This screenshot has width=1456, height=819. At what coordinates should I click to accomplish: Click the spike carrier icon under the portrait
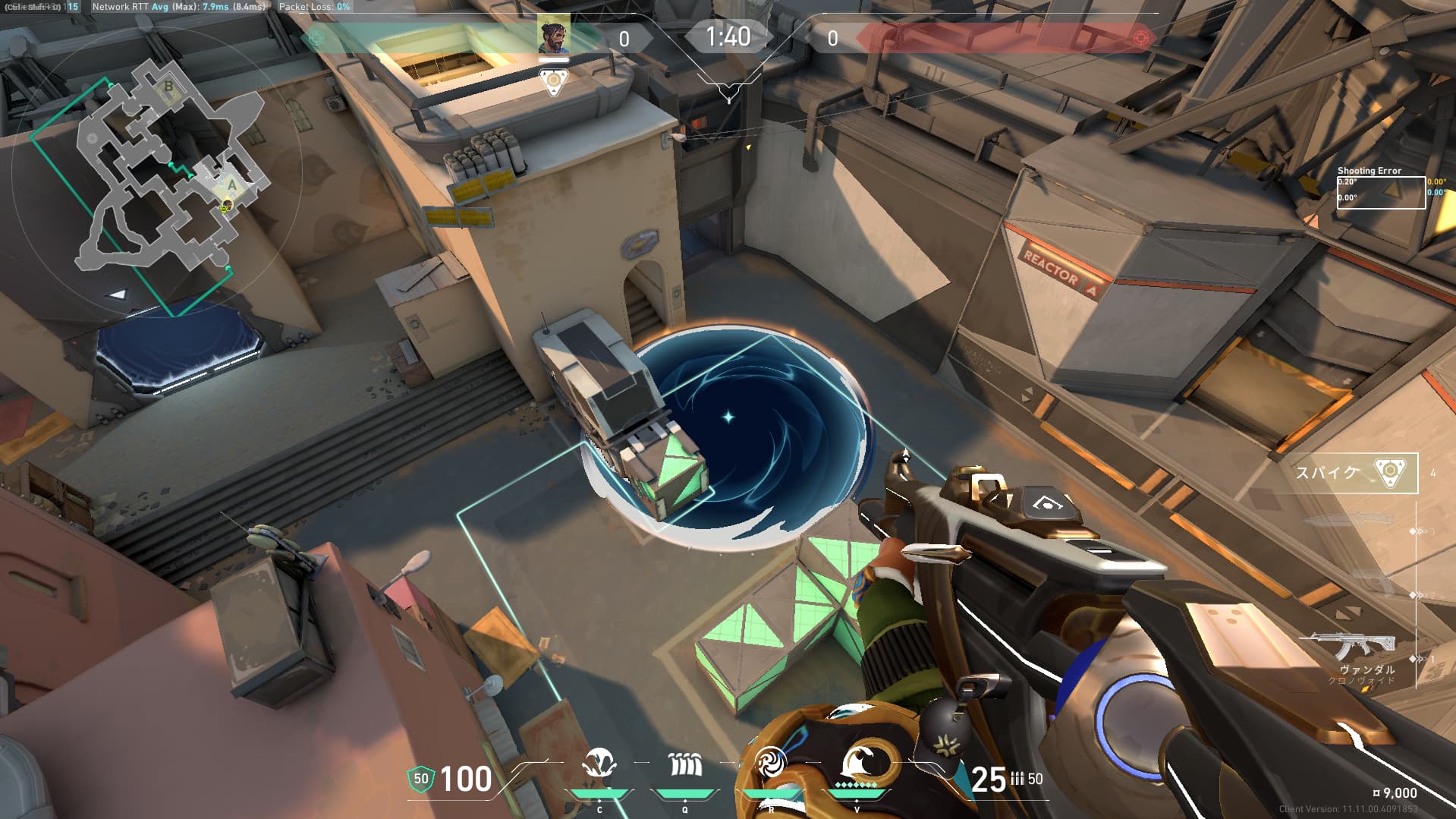[x=553, y=81]
